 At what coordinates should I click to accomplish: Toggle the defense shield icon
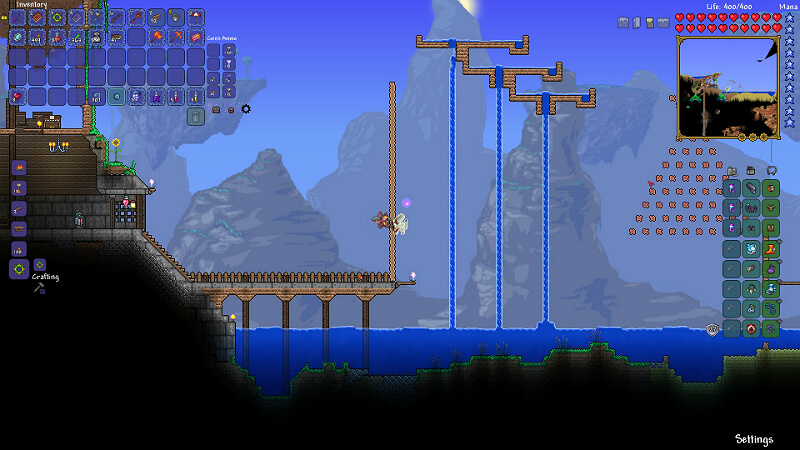pyautogui.click(x=712, y=328)
